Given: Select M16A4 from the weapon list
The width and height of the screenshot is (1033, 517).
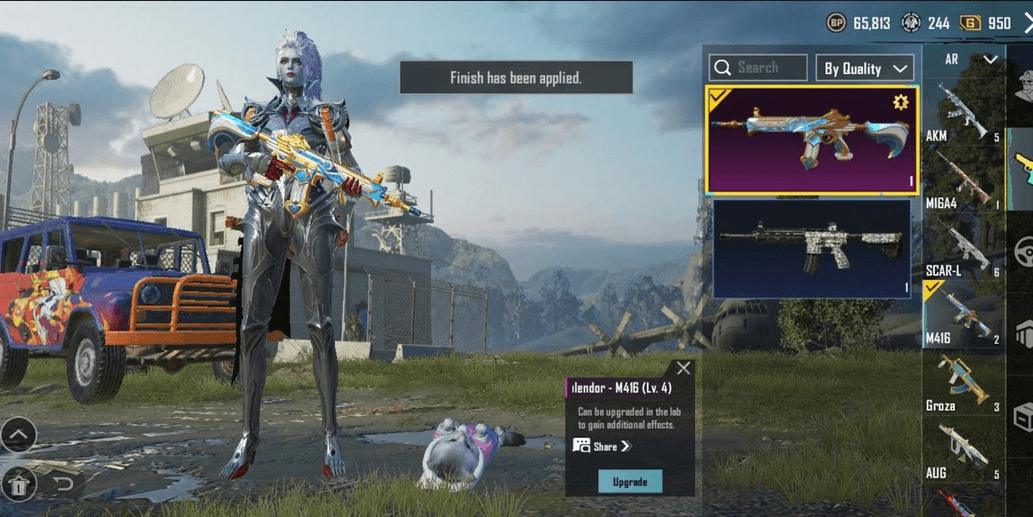Looking at the screenshot, I should pyautogui.click(x=962, y=181).
